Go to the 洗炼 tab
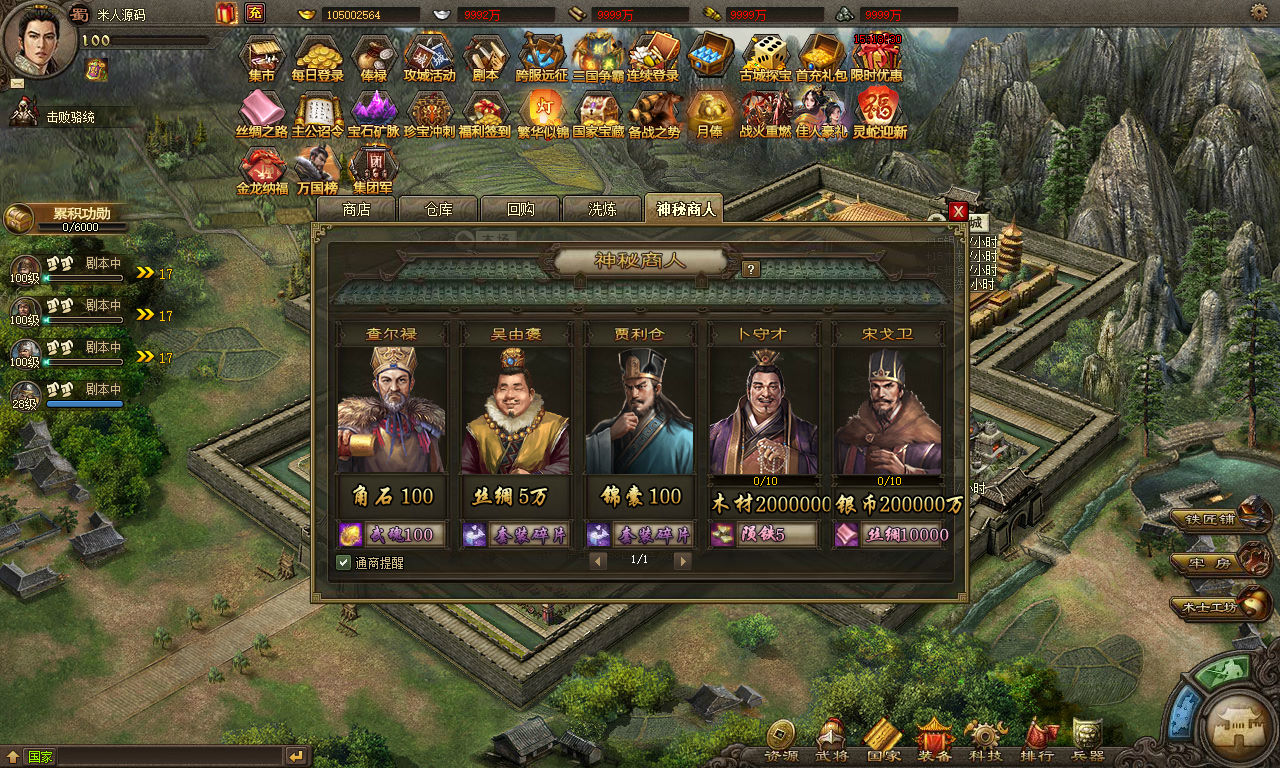 (602, 209)
